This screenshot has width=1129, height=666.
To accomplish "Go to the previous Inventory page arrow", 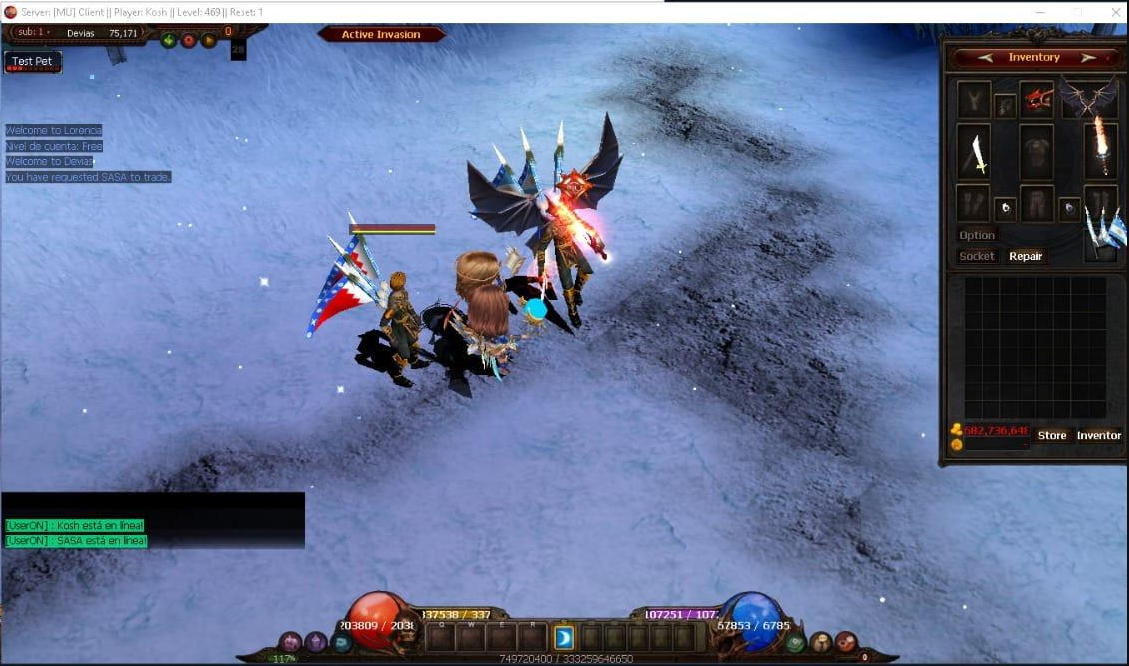I will point(986,58).
